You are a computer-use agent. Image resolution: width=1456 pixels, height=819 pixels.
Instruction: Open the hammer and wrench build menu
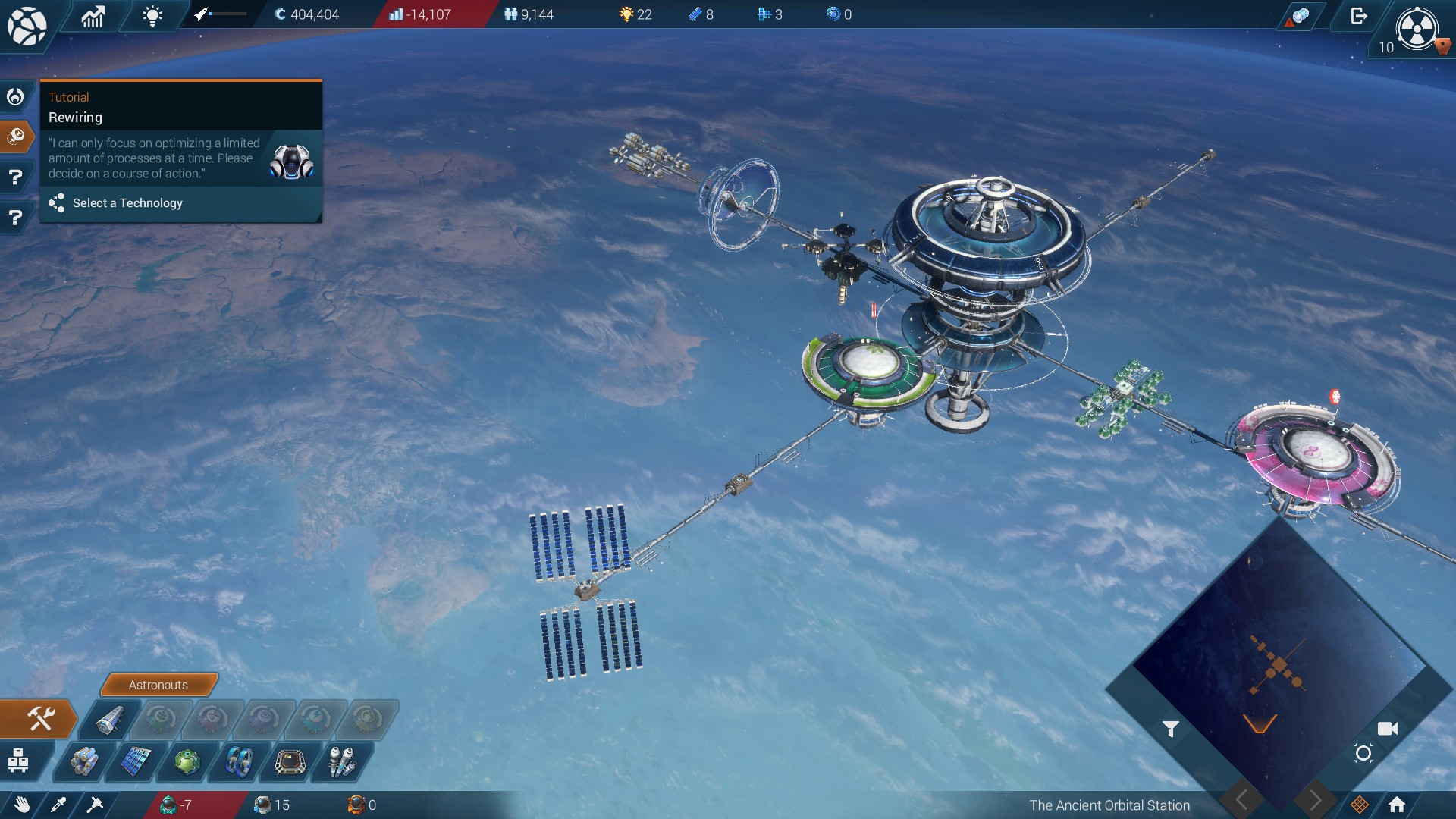point(40,718)
